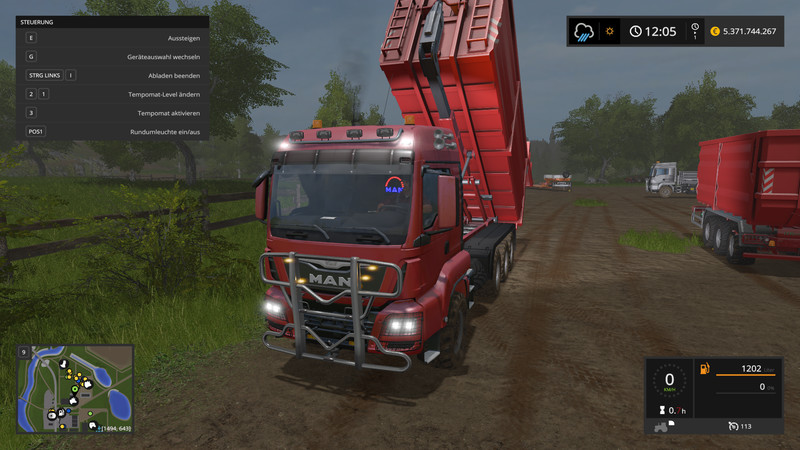The image size is (800, 450).
Task: Click the tractor vehicle schema icon
Action: pyautogui.click(x=661, y=427)
